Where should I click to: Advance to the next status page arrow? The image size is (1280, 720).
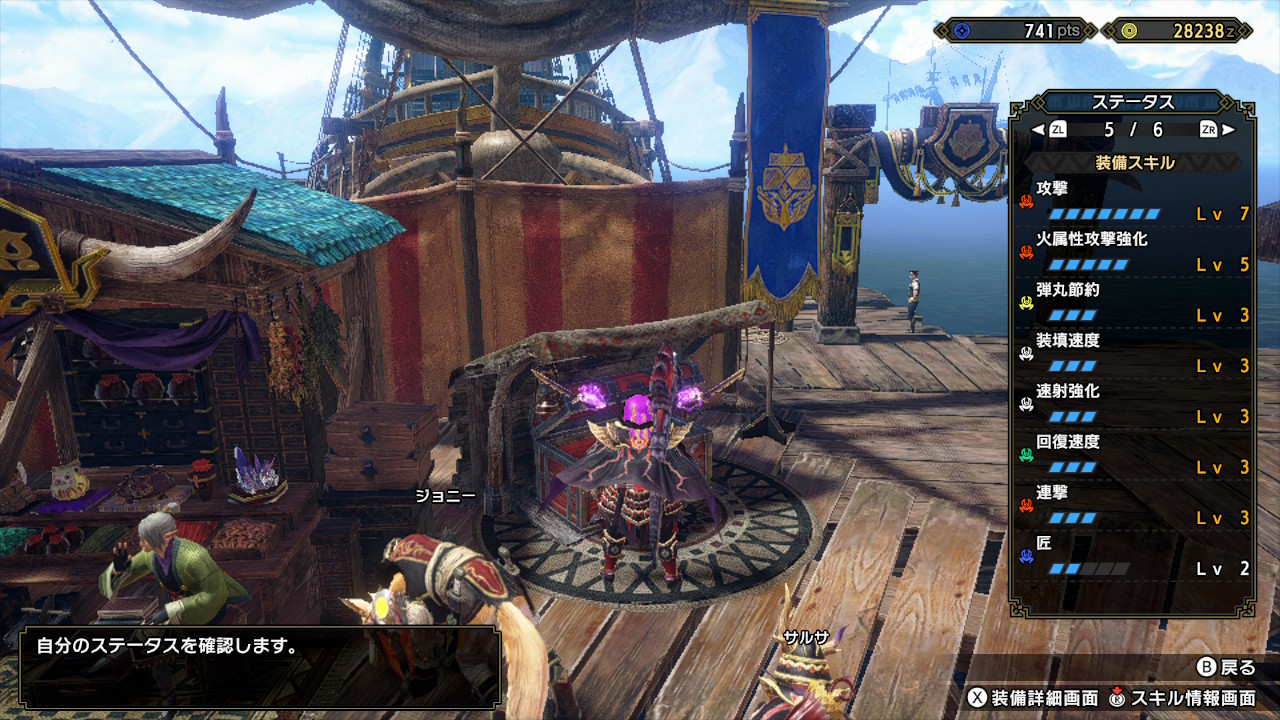tap(1229, 129)
